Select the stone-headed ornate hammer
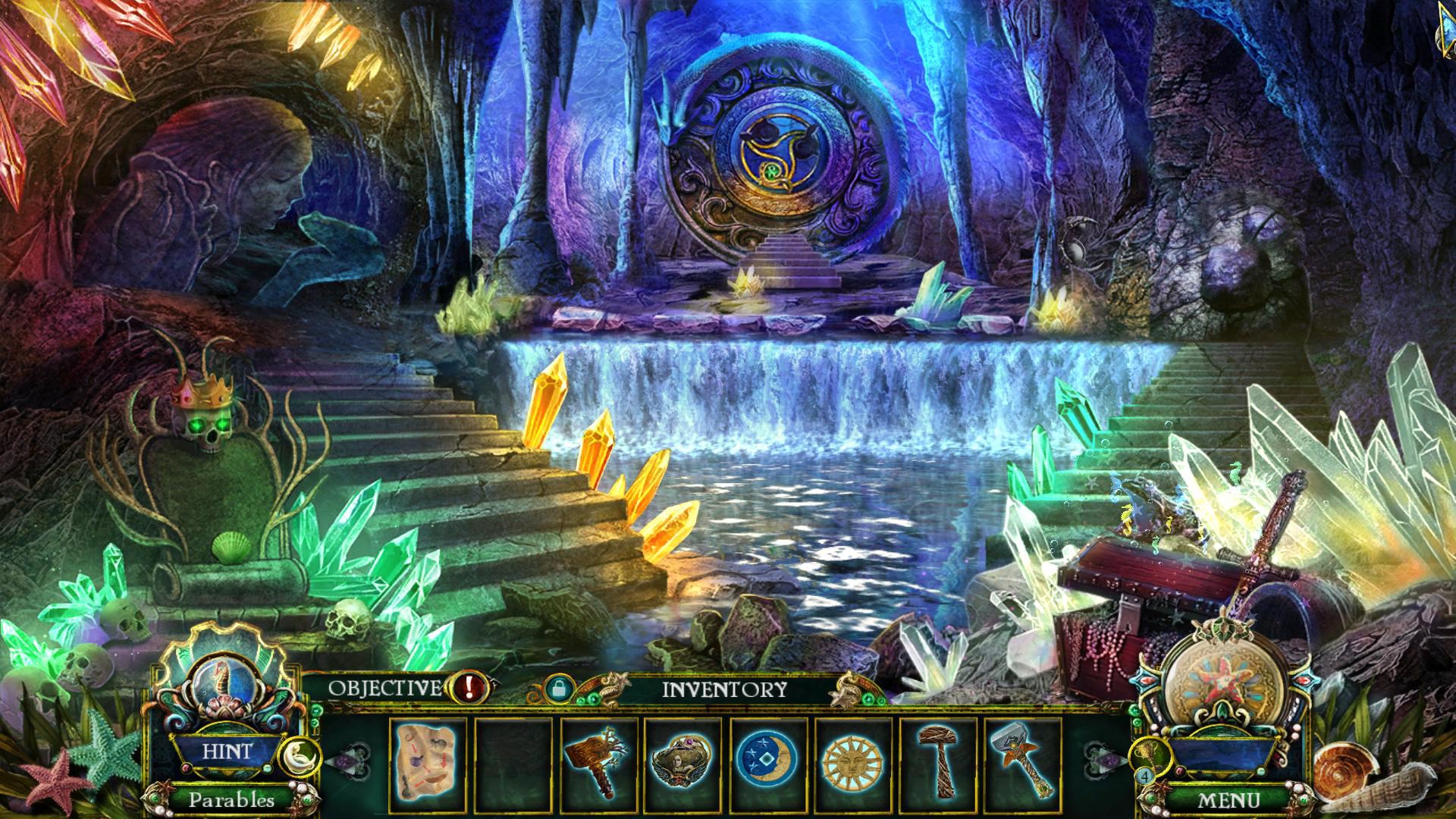 (x=1021, y=760)
